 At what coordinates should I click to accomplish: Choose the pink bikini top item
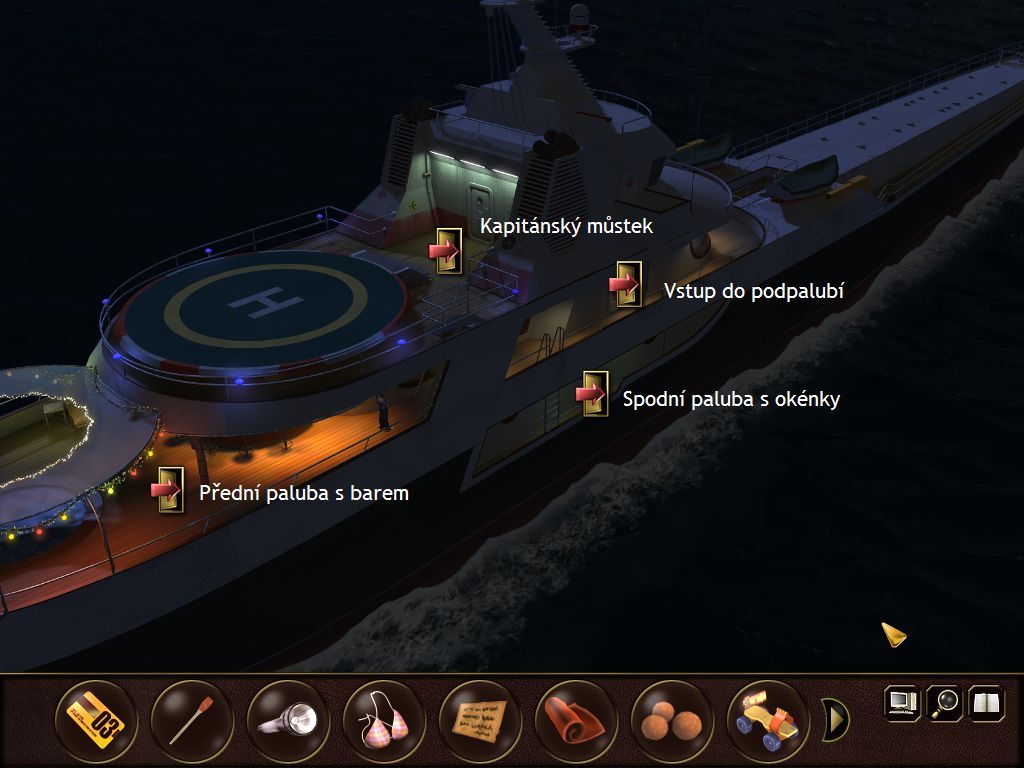(383, 719)
